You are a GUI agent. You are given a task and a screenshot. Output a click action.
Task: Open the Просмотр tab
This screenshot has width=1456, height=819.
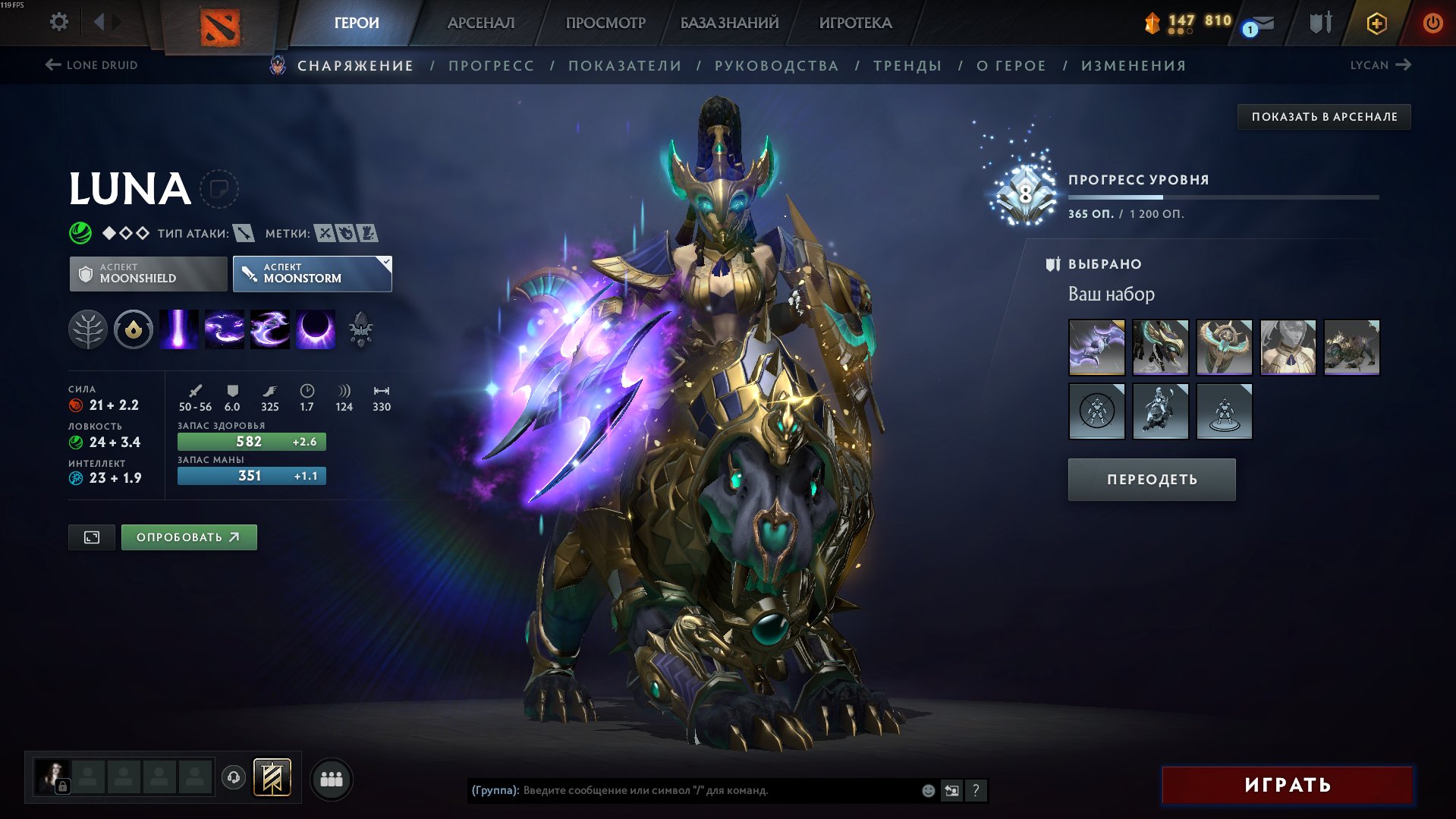coord(605,23)
